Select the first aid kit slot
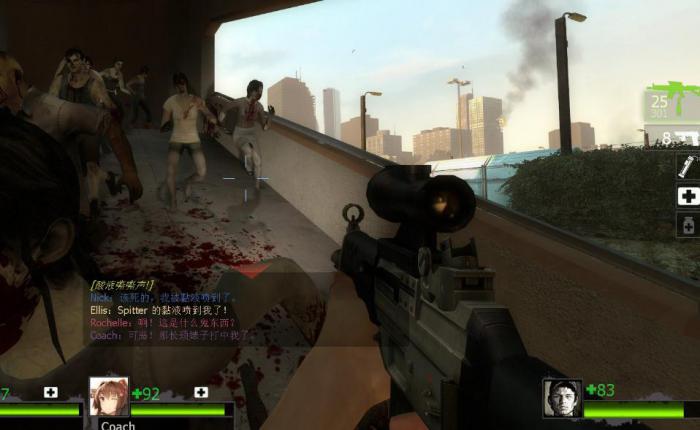700x430 pixels. point(688,196)
